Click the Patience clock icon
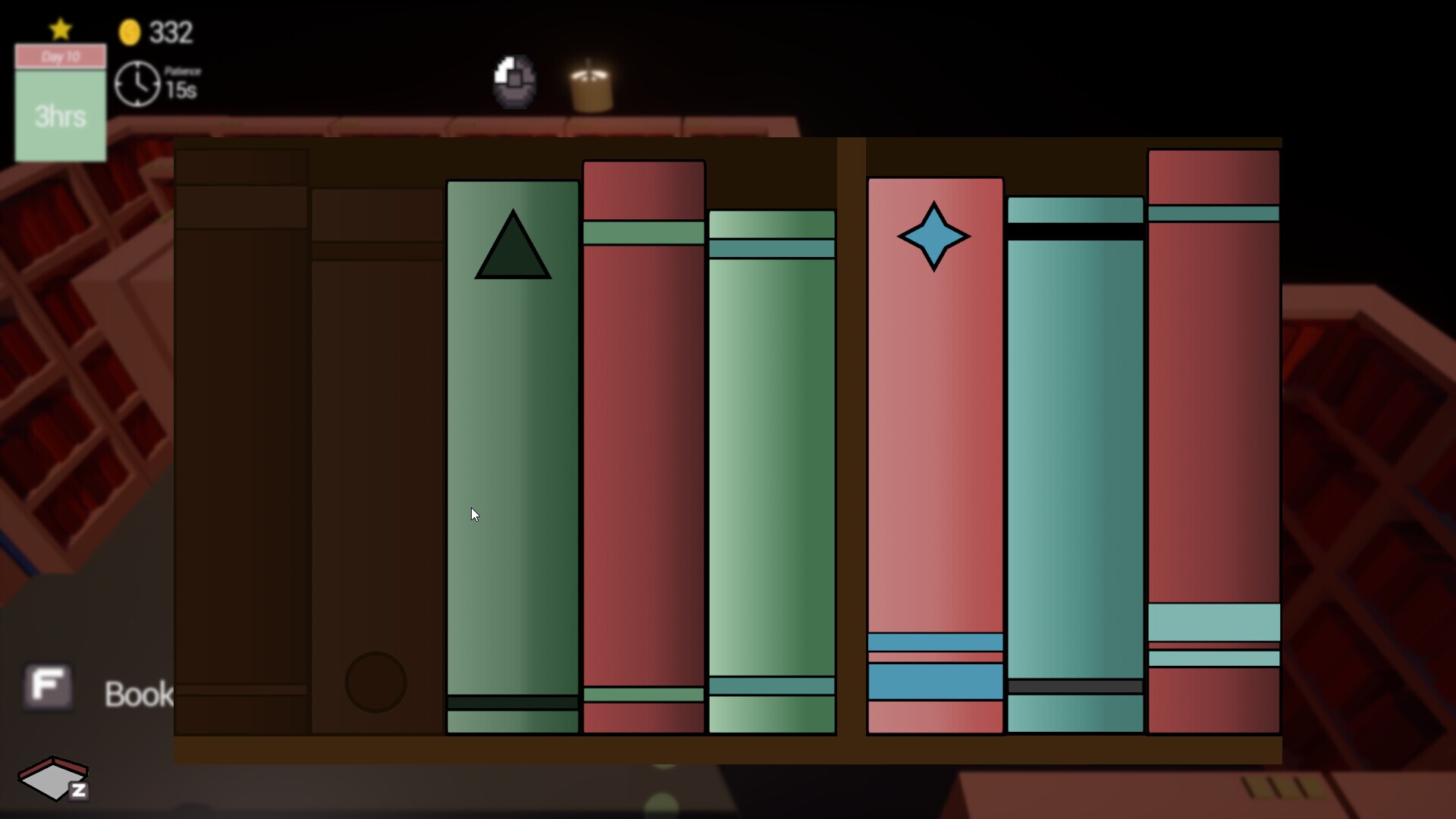 (x=137, y=83)
